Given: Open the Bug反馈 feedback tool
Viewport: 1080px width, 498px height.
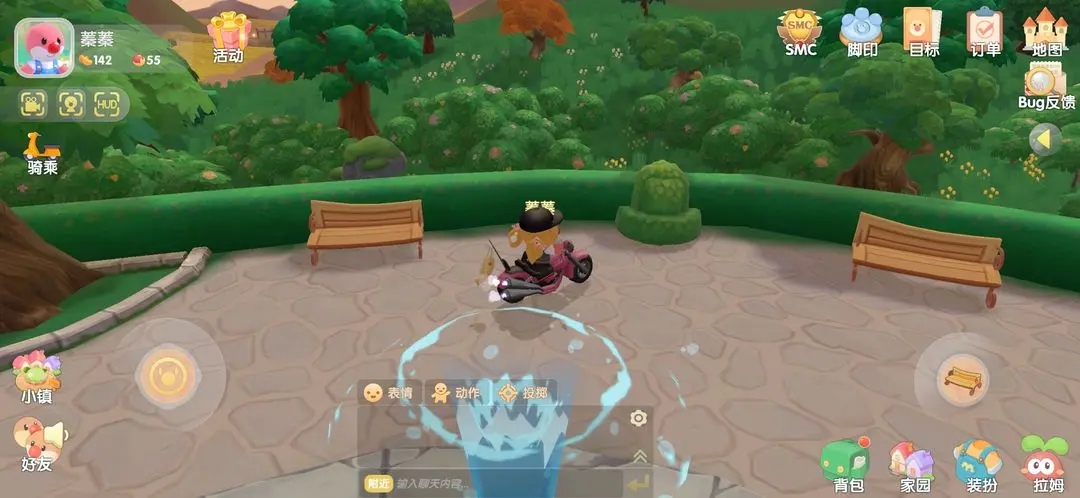Looking at the screenshot, I should point(1046,85).
